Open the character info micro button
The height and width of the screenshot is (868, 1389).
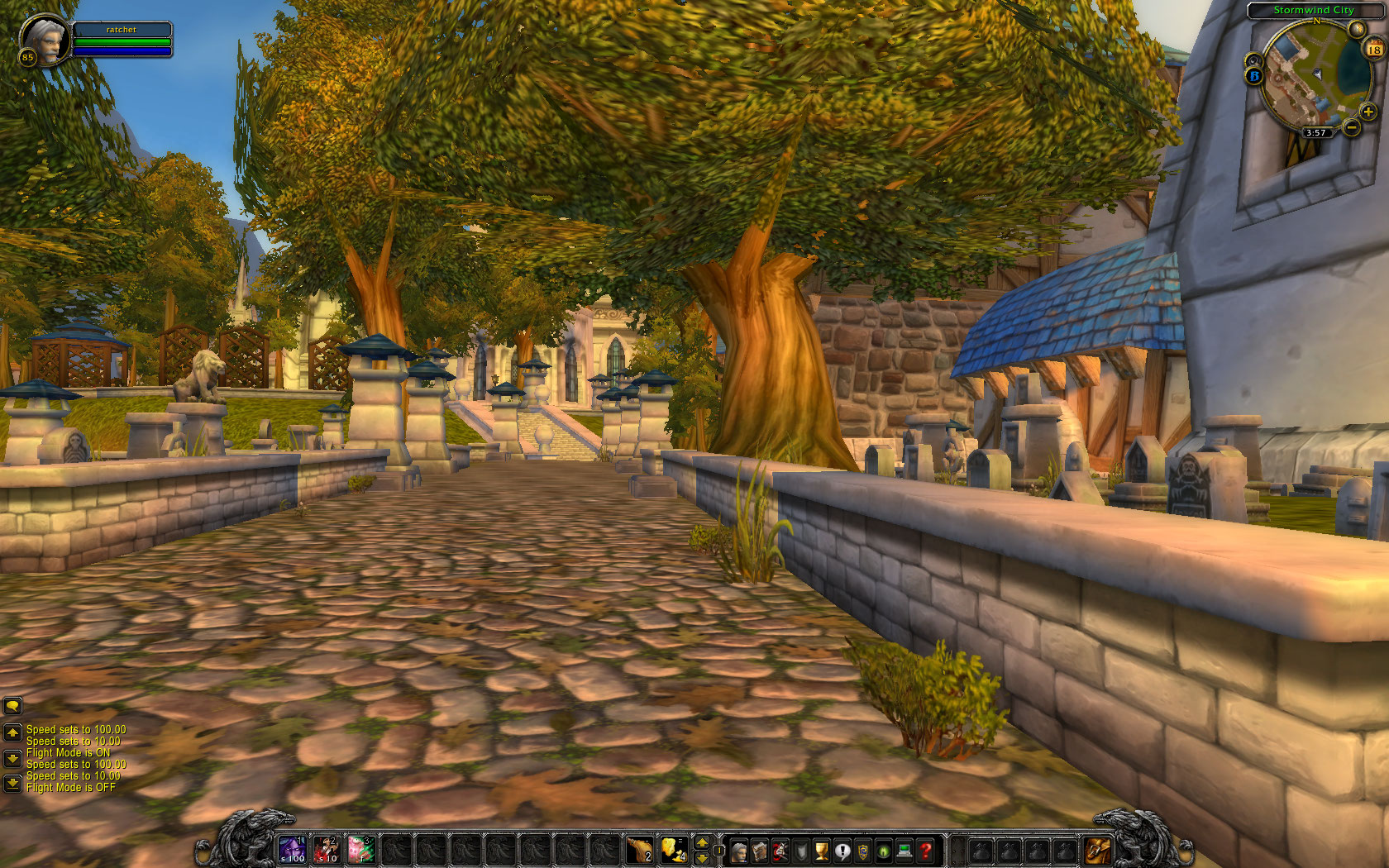pyautogui.click(x=738, y=850)
